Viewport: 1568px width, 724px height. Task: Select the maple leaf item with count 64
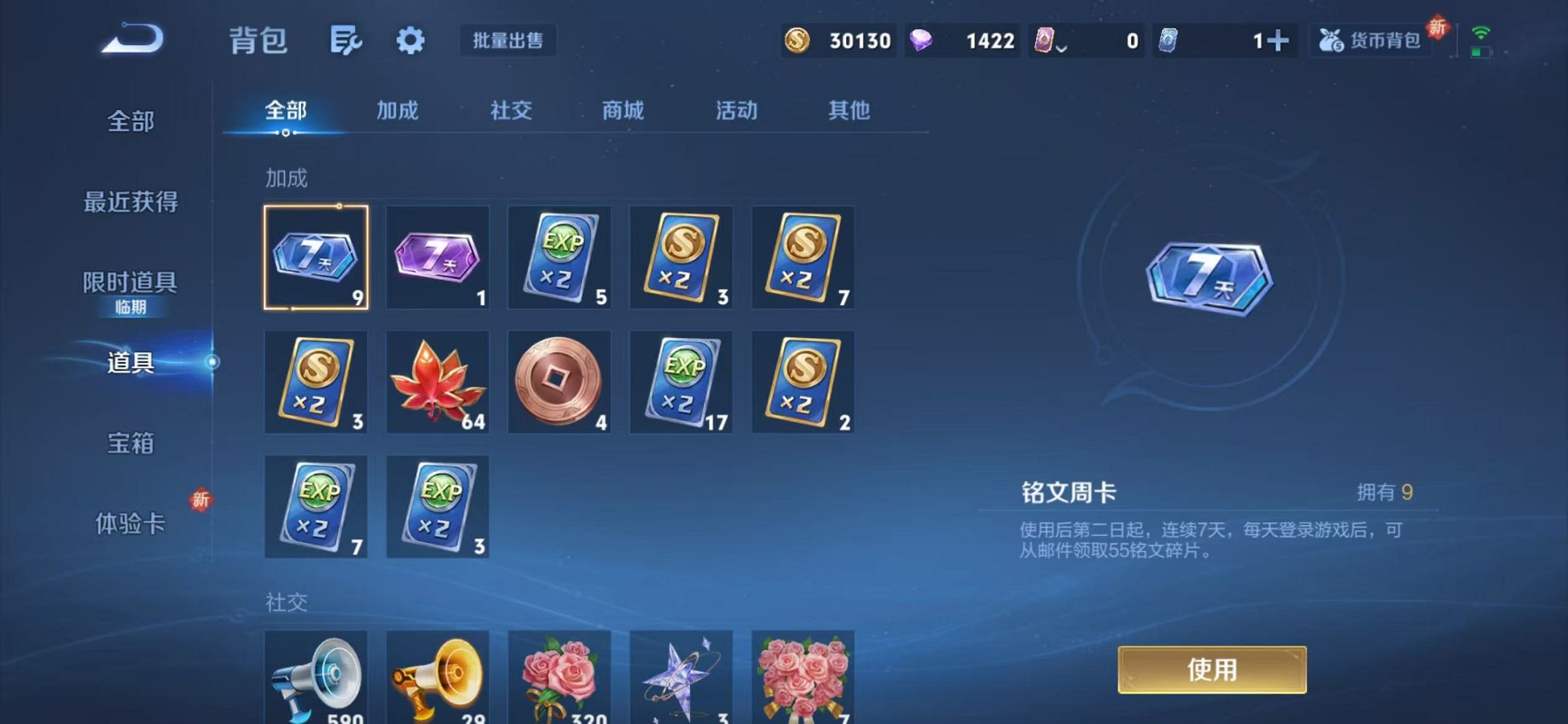tap(437, 382)
